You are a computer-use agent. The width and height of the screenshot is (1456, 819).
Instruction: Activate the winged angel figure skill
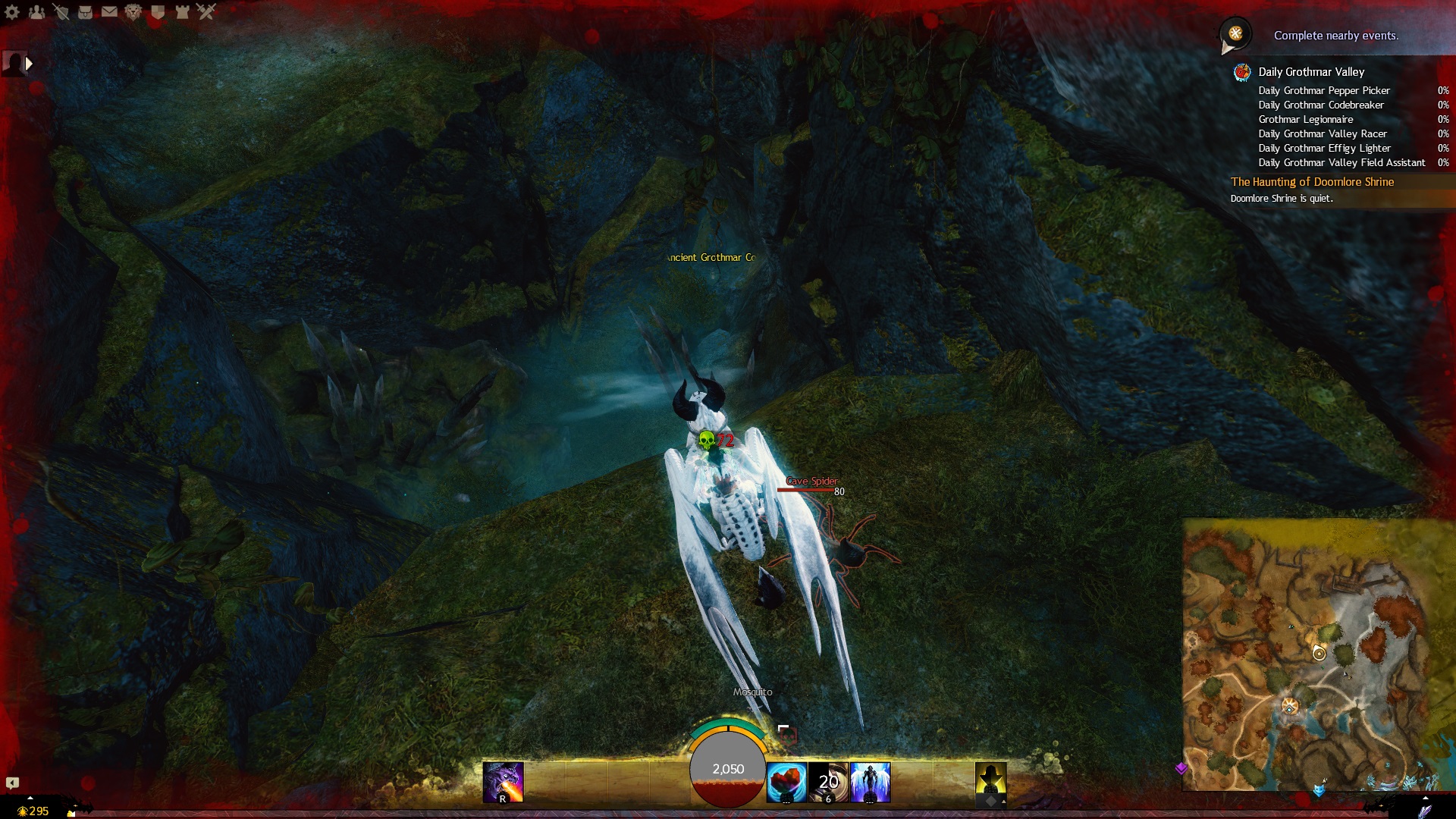click(x=870, y=783)
